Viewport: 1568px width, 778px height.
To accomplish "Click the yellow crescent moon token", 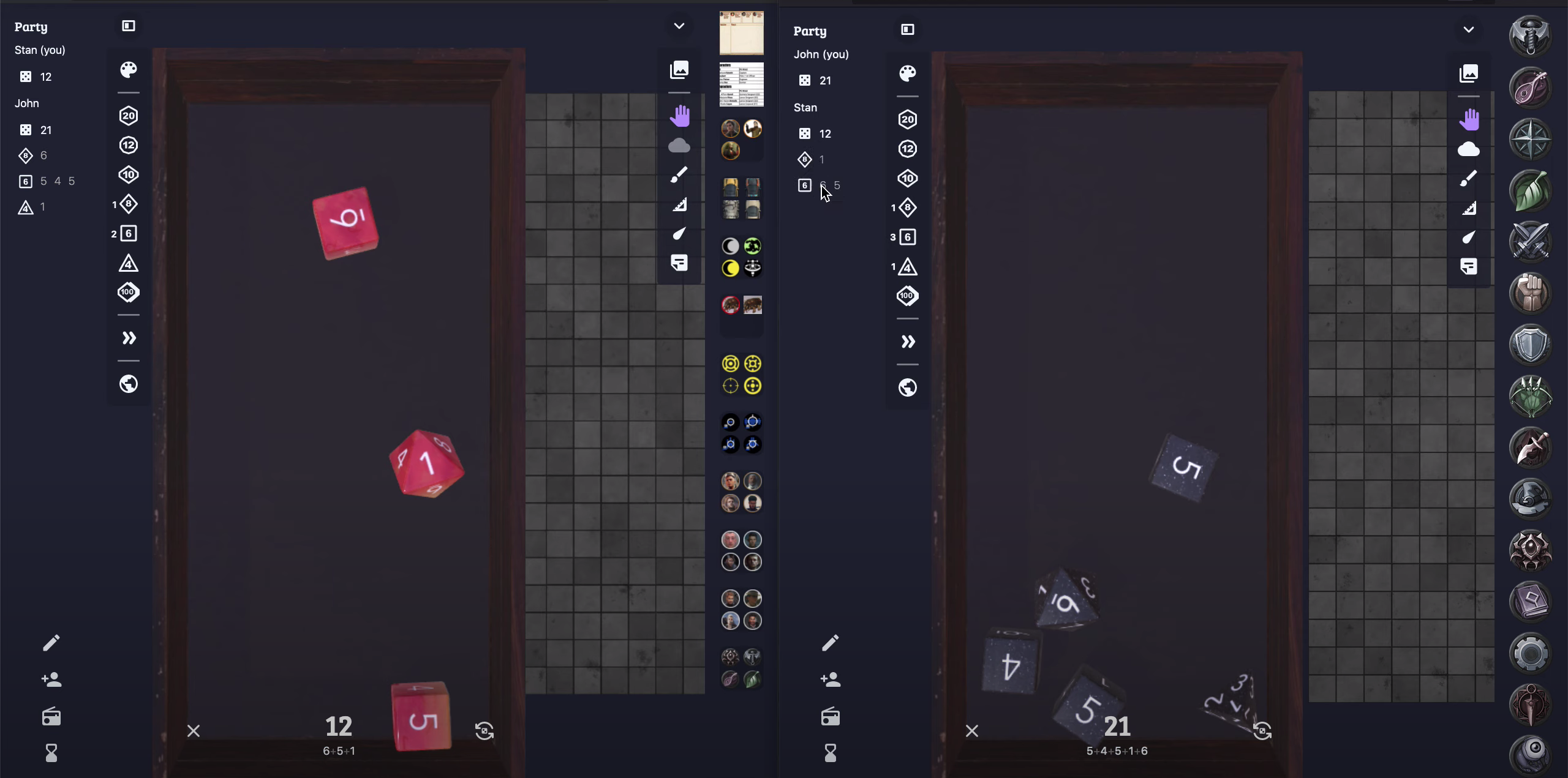I will 729,267.
